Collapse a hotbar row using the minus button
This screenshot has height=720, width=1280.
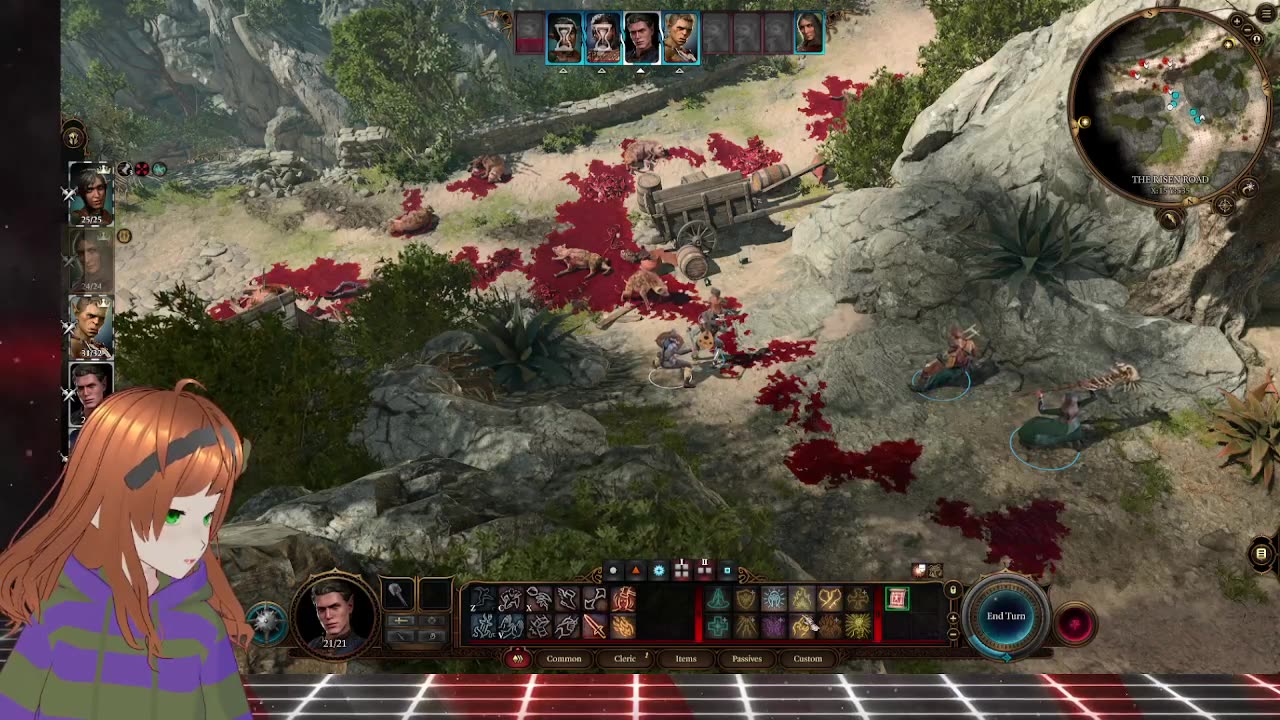952,635
